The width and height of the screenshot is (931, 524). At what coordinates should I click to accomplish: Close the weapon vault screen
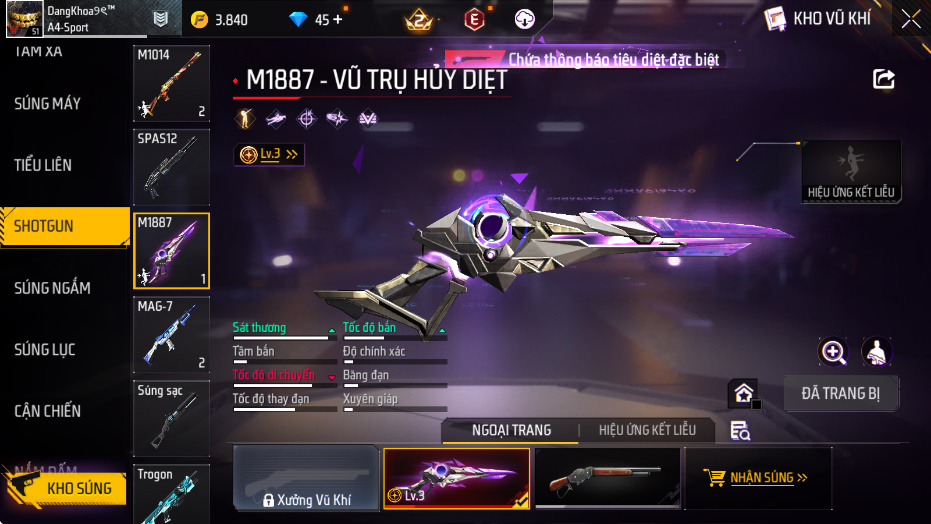pos(910,19)
